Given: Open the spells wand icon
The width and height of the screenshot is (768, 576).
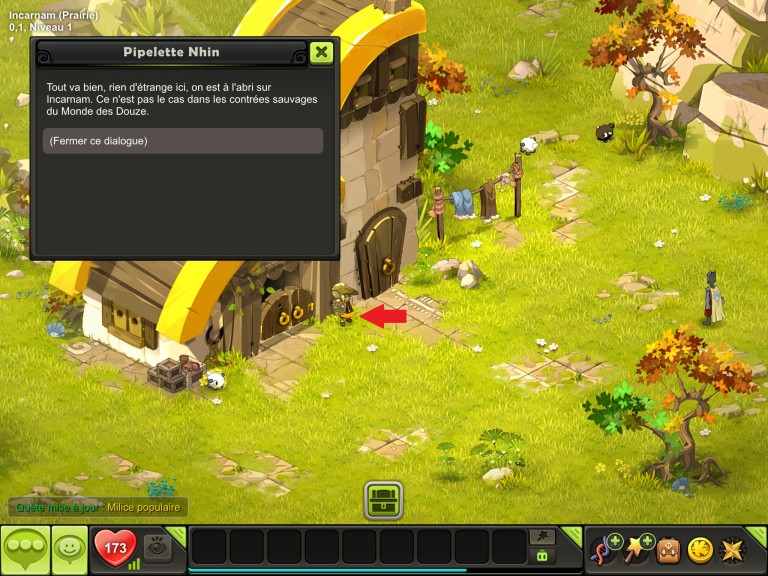Looking at the screenshot, I should (x=637, y=549).
